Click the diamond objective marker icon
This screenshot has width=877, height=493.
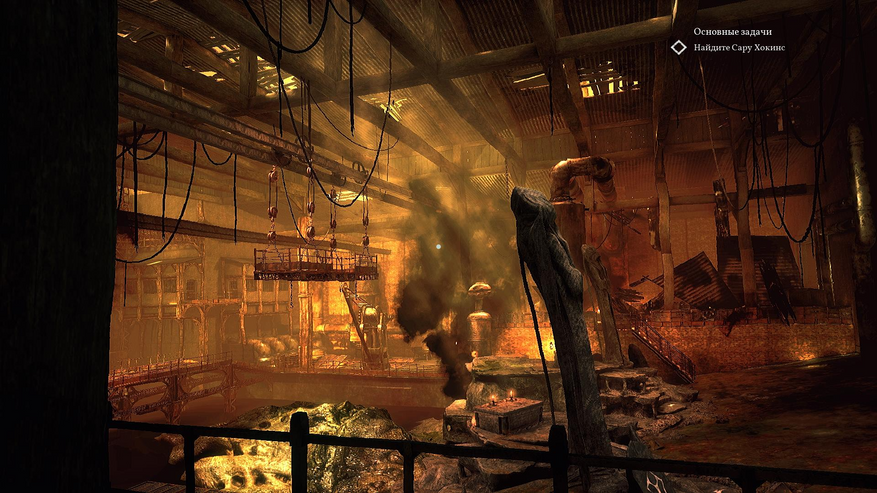pyautogui.click(x=678, y=47)
